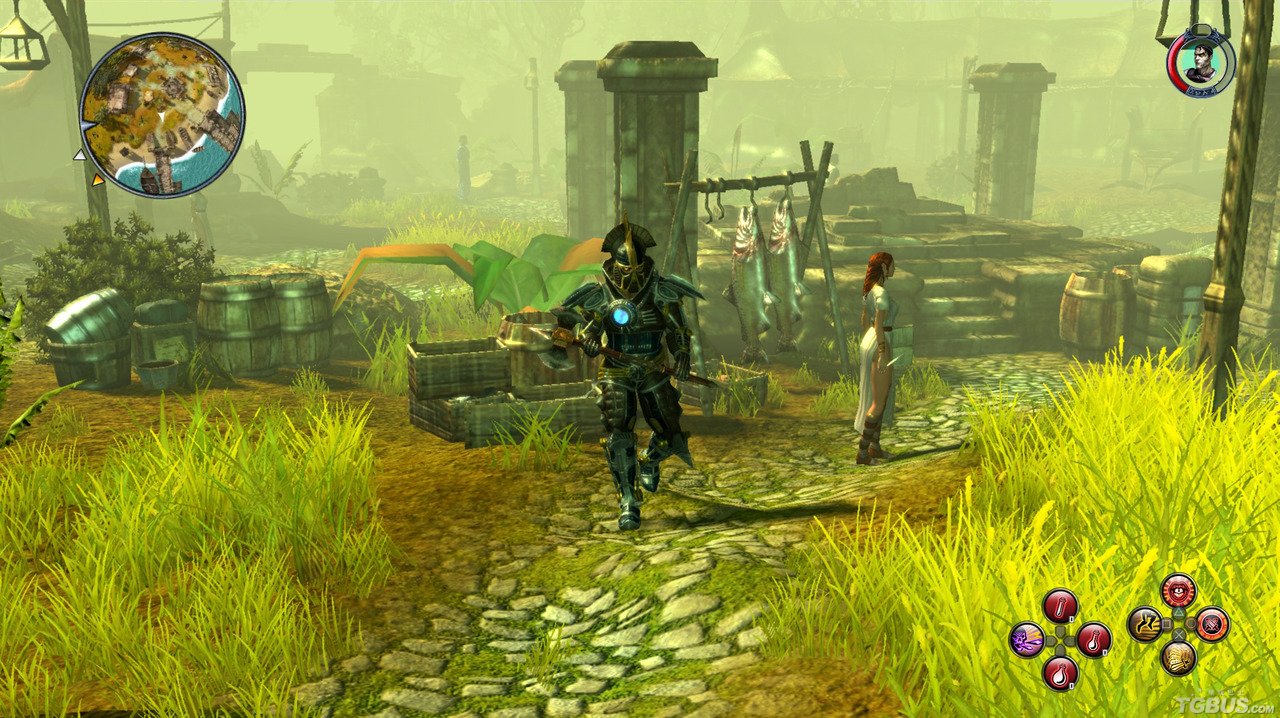Click the orange quest arrow beside the minimap
The height and width of the screenshot is (718, 1280).
point(98,180)
